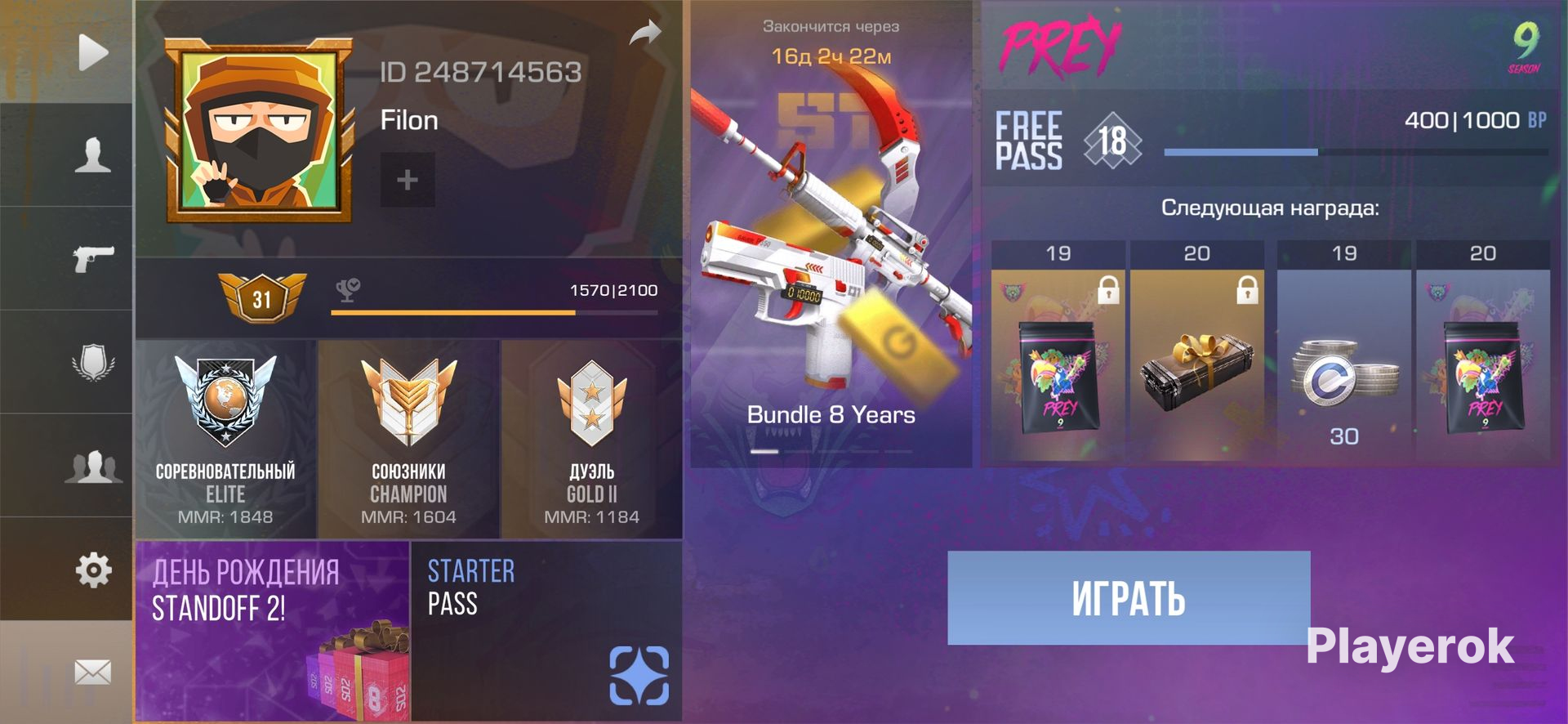Select the Союзники Champion rank tile

(x=408, y=440)
